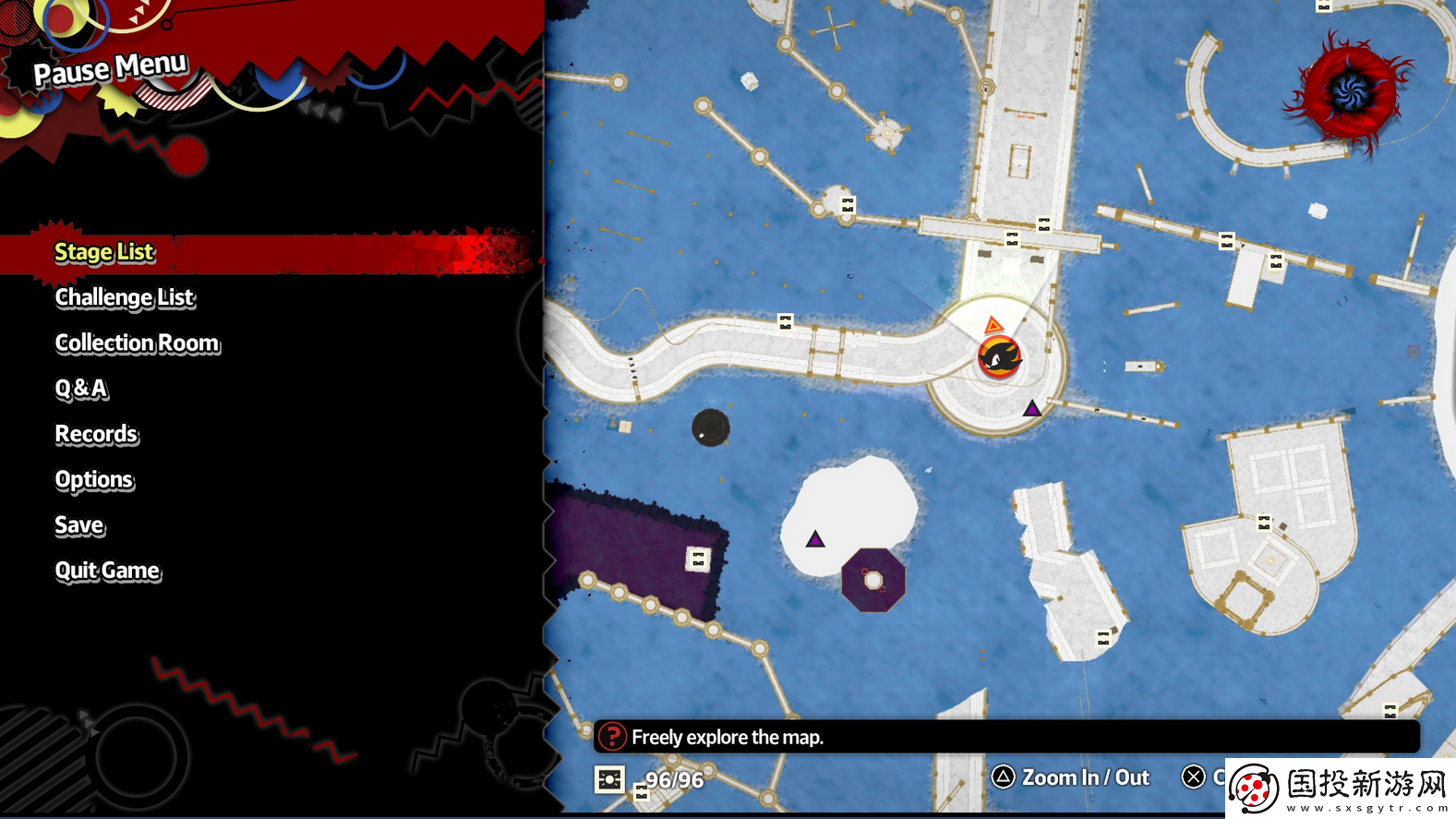
Task: Open the Options menu
Action: point(94,479)
